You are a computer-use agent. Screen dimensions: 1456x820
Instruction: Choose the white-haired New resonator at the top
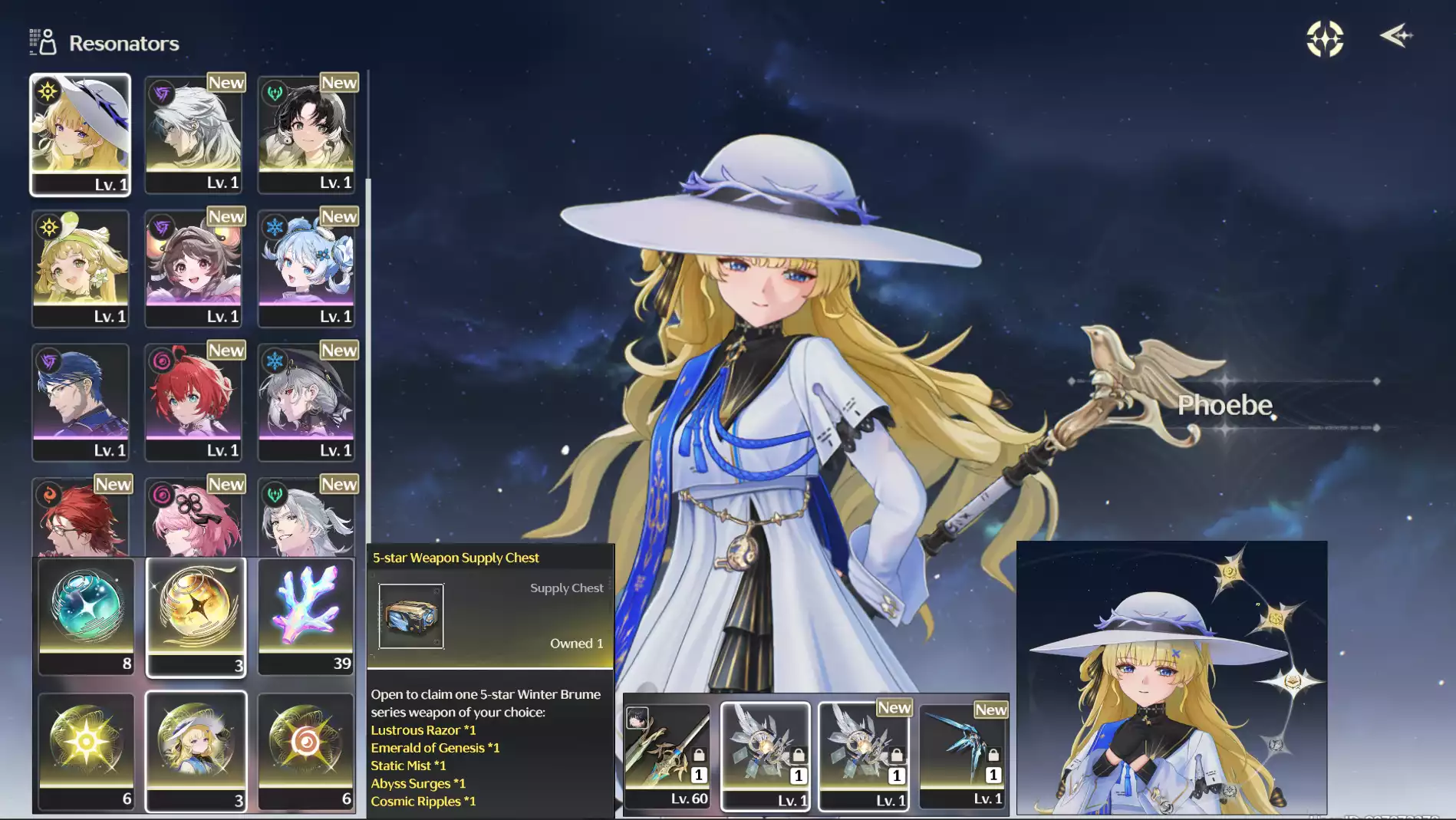(193, 134)
